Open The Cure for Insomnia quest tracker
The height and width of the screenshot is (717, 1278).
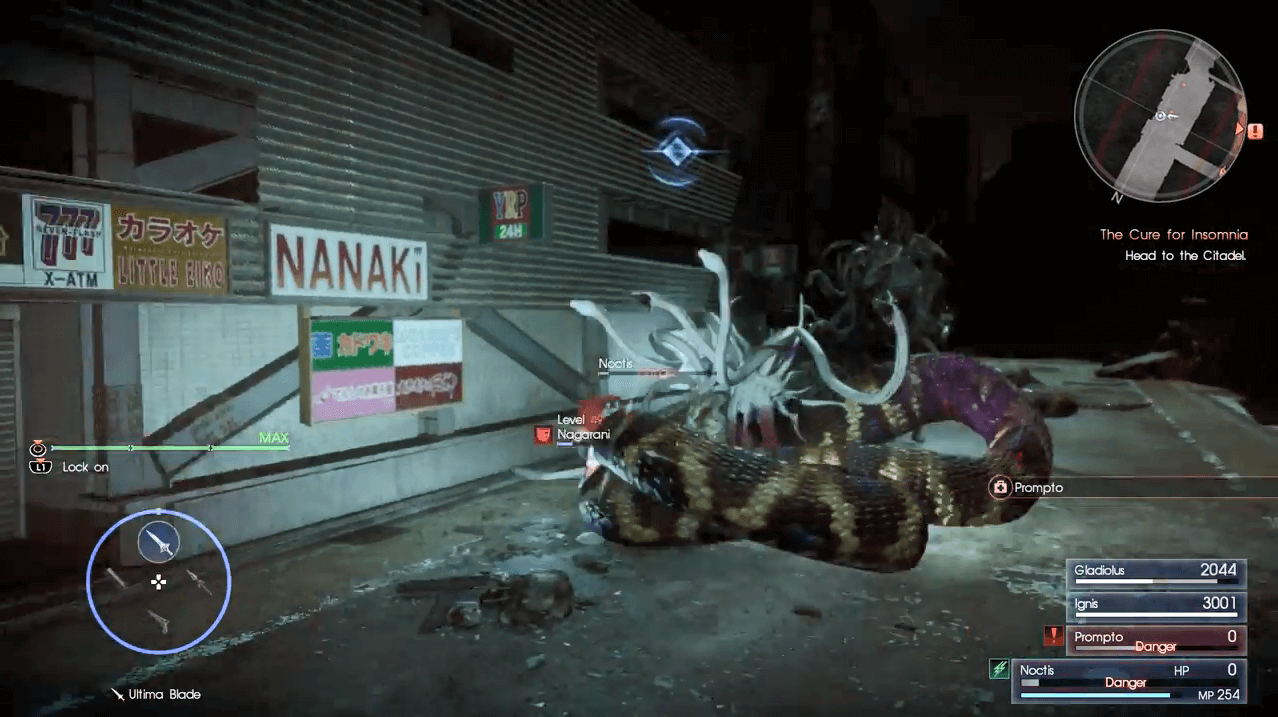[1173, 235]
